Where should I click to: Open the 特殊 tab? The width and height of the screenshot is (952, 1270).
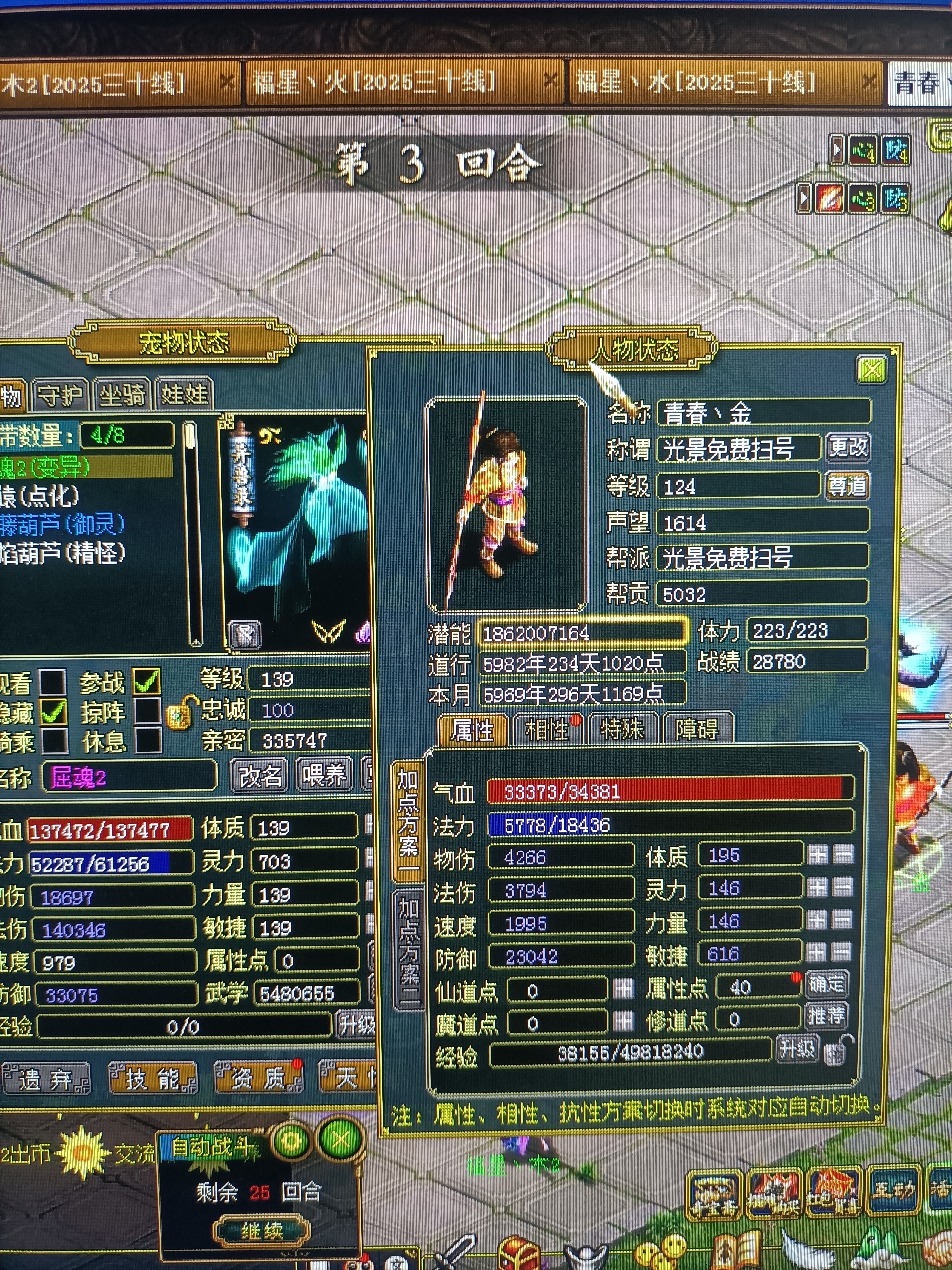(622, 730)
